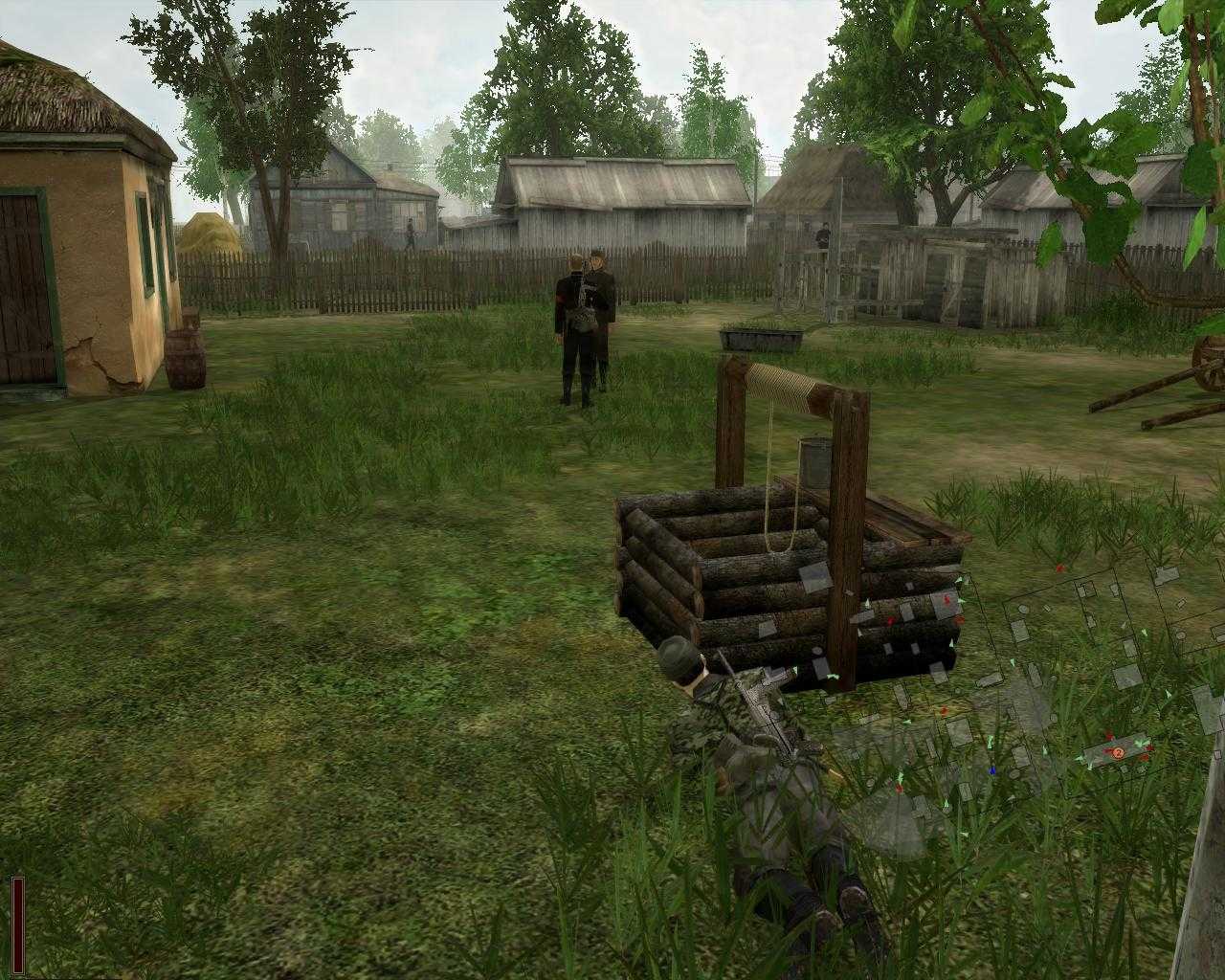The height and width of the screenshot is (980, 1225).
Task: Click the red marker inside the dark minimap building
Action: pyautogui.click(x=947, y=600)
